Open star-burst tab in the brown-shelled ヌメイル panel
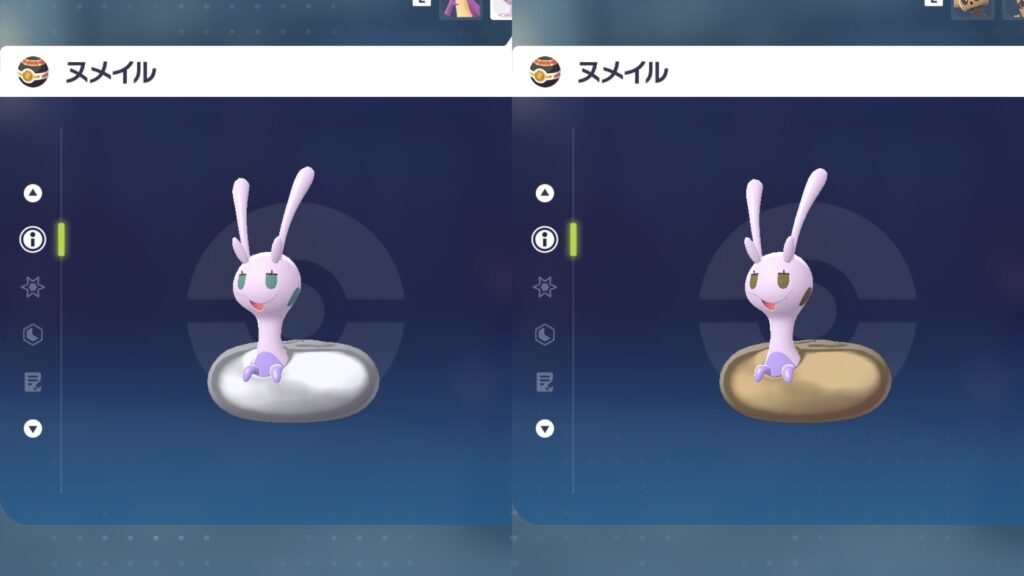Screen dimensions: 1024x576 (545, 287)
